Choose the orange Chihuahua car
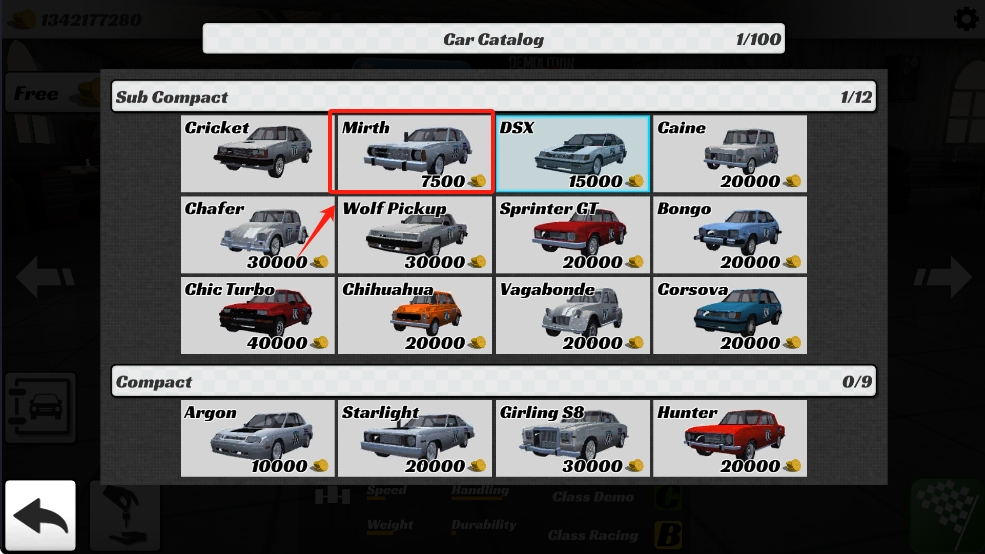The image size is (985, 554). 414,315
